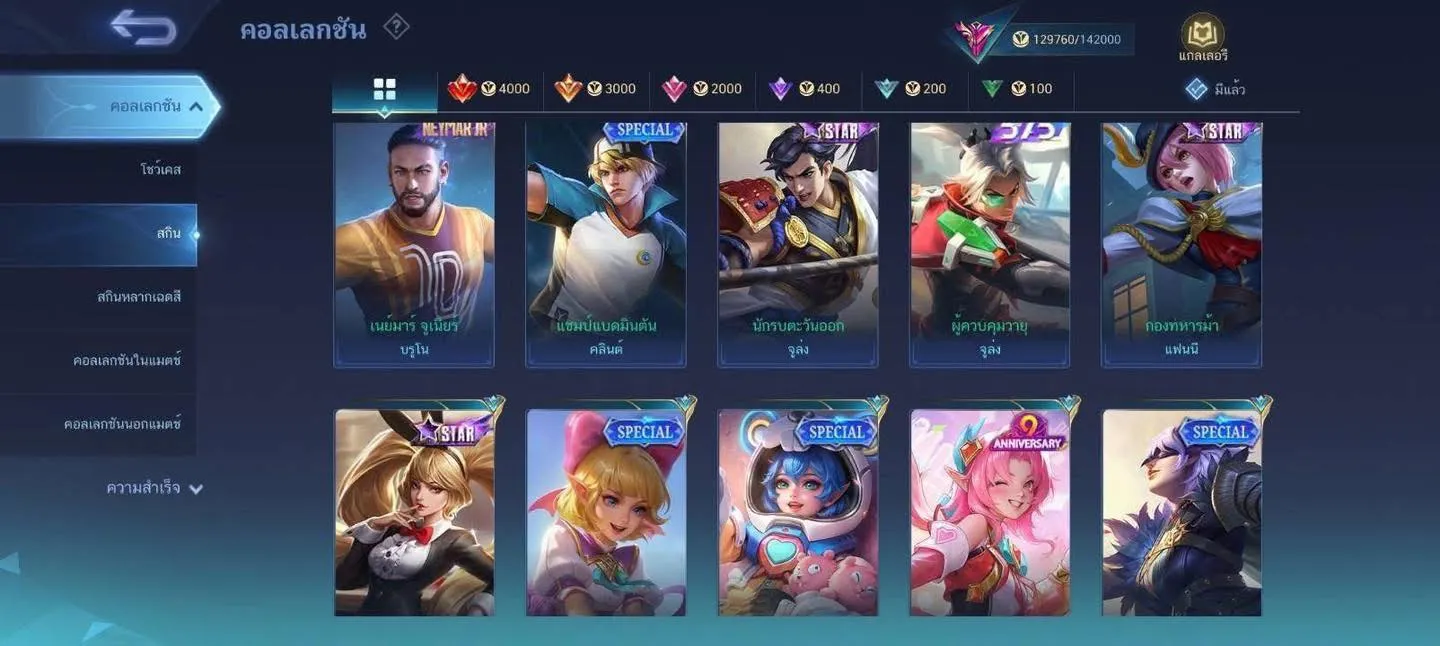This screenshot has height=646, width=1440.
Task: Open the โชว์เคส sidebar entry
Action: tap(160, 170)
